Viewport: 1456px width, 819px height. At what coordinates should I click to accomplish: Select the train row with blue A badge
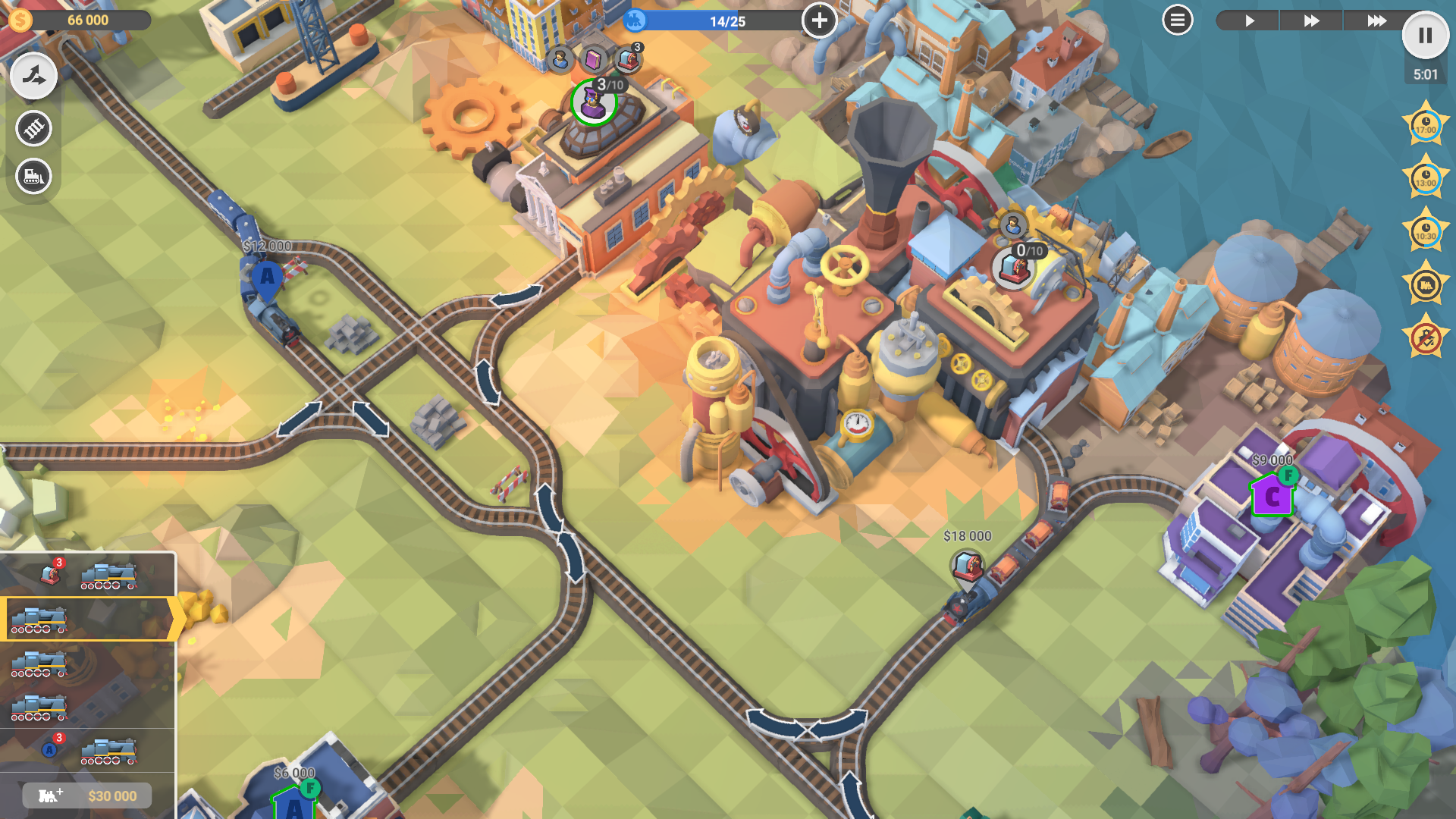click(87, 750)
